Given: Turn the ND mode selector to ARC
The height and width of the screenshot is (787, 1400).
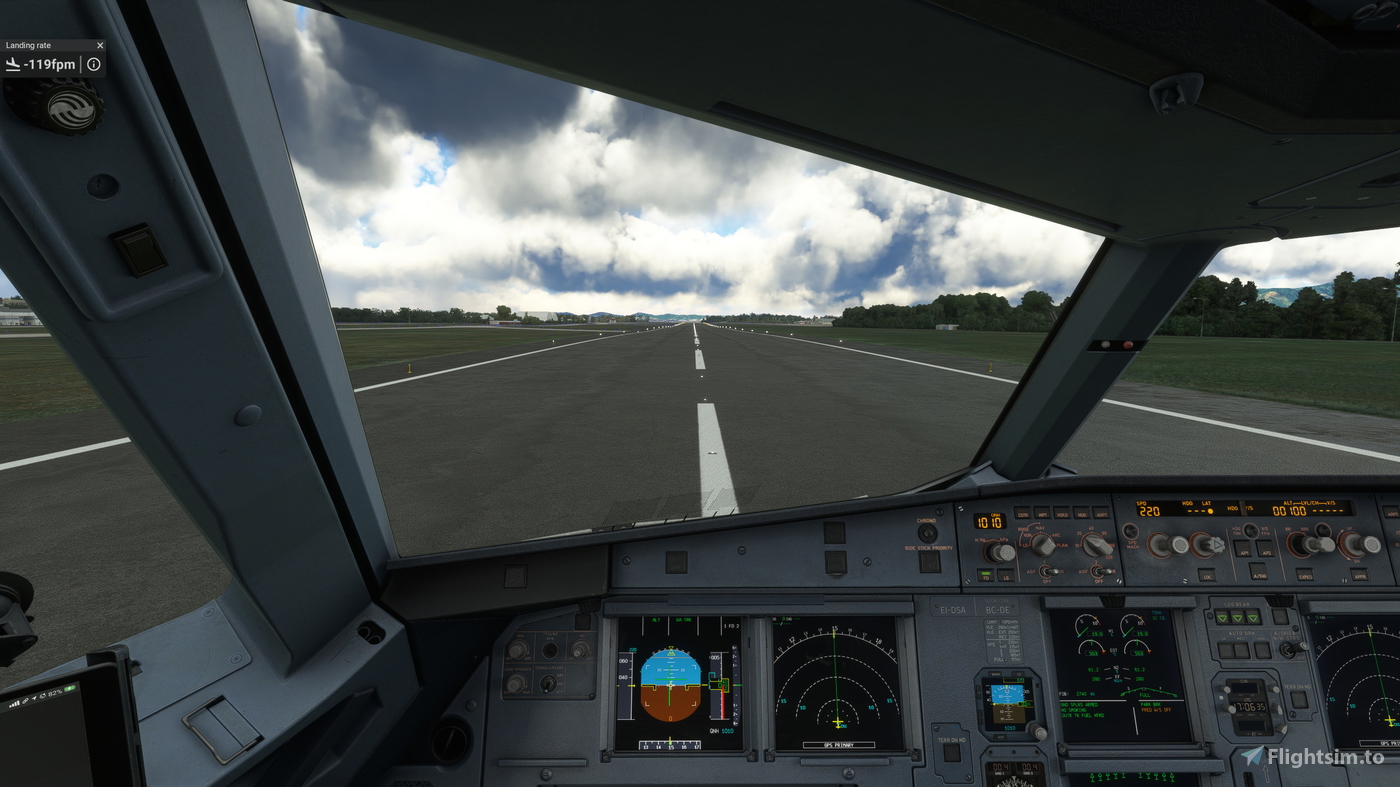Looking at the screenshot, I should point(1043,545).
